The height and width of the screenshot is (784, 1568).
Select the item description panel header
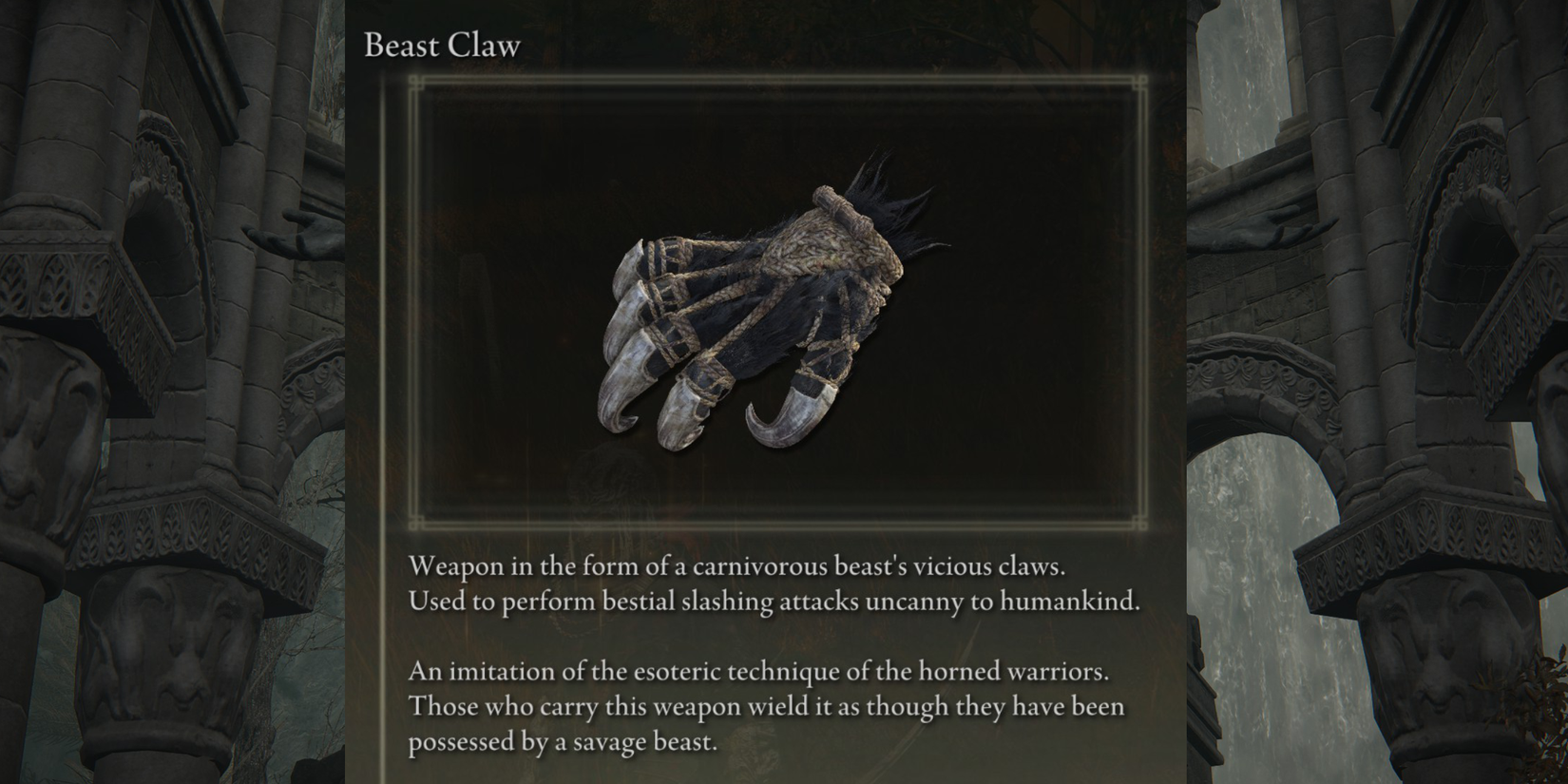coord(441,45)
